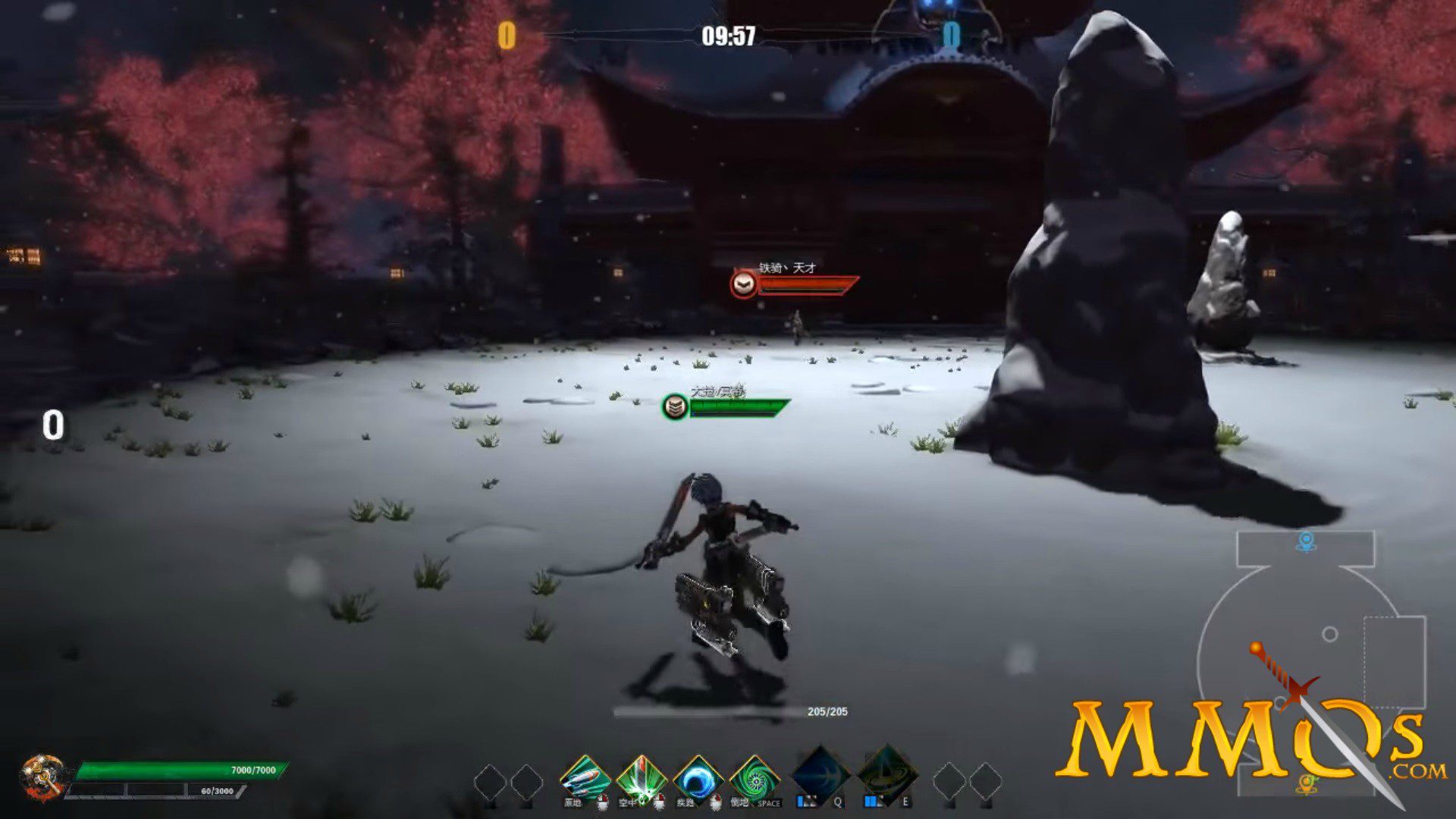1456x819 pixels.
Task: Select the orange team marker on minimap
Action: click(x=1306, y=784)
